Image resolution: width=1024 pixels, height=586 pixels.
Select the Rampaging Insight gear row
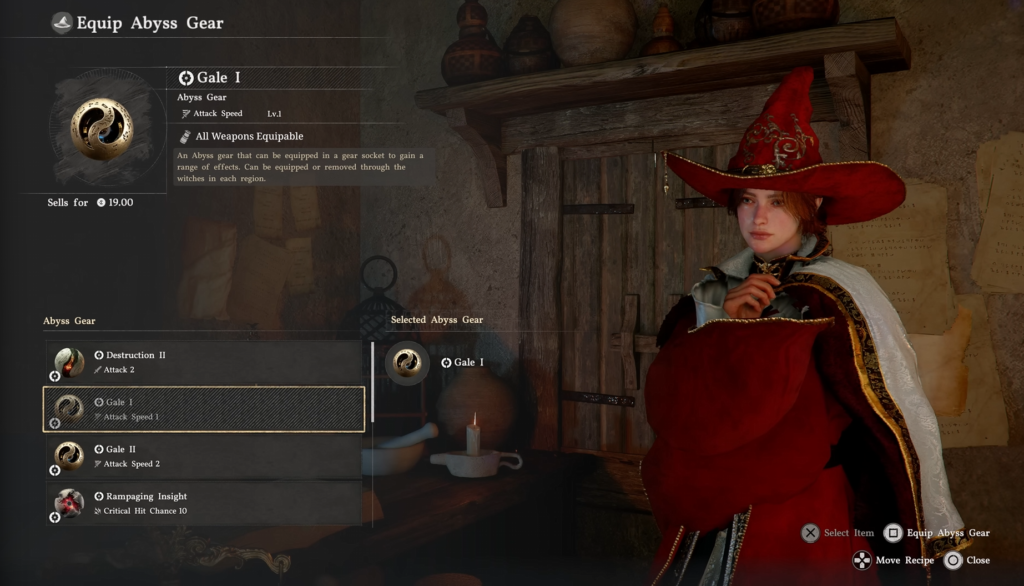click(203, 503)
